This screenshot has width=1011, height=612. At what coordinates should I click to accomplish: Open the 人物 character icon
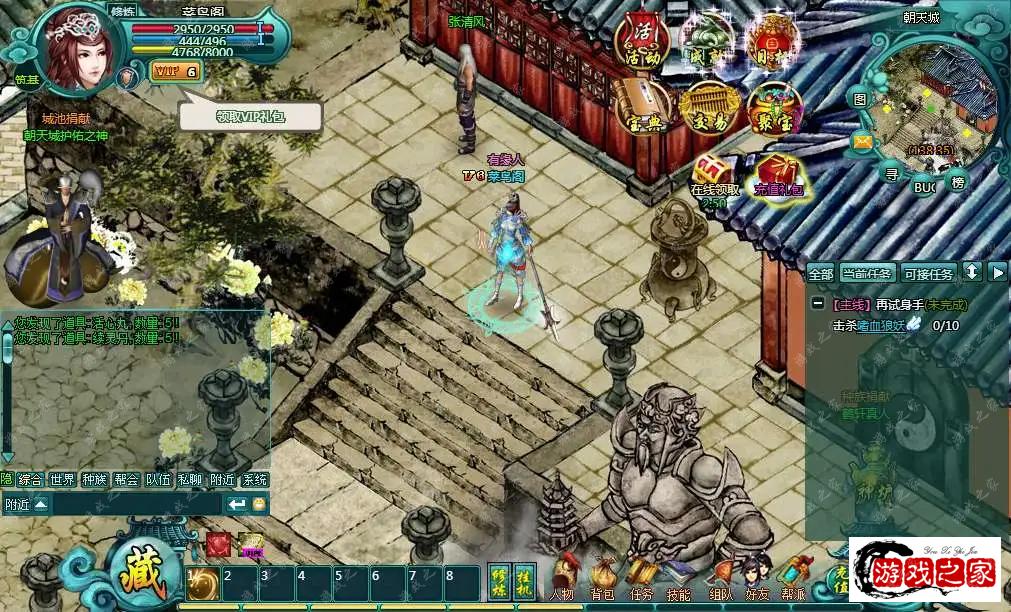coord(561,580)
